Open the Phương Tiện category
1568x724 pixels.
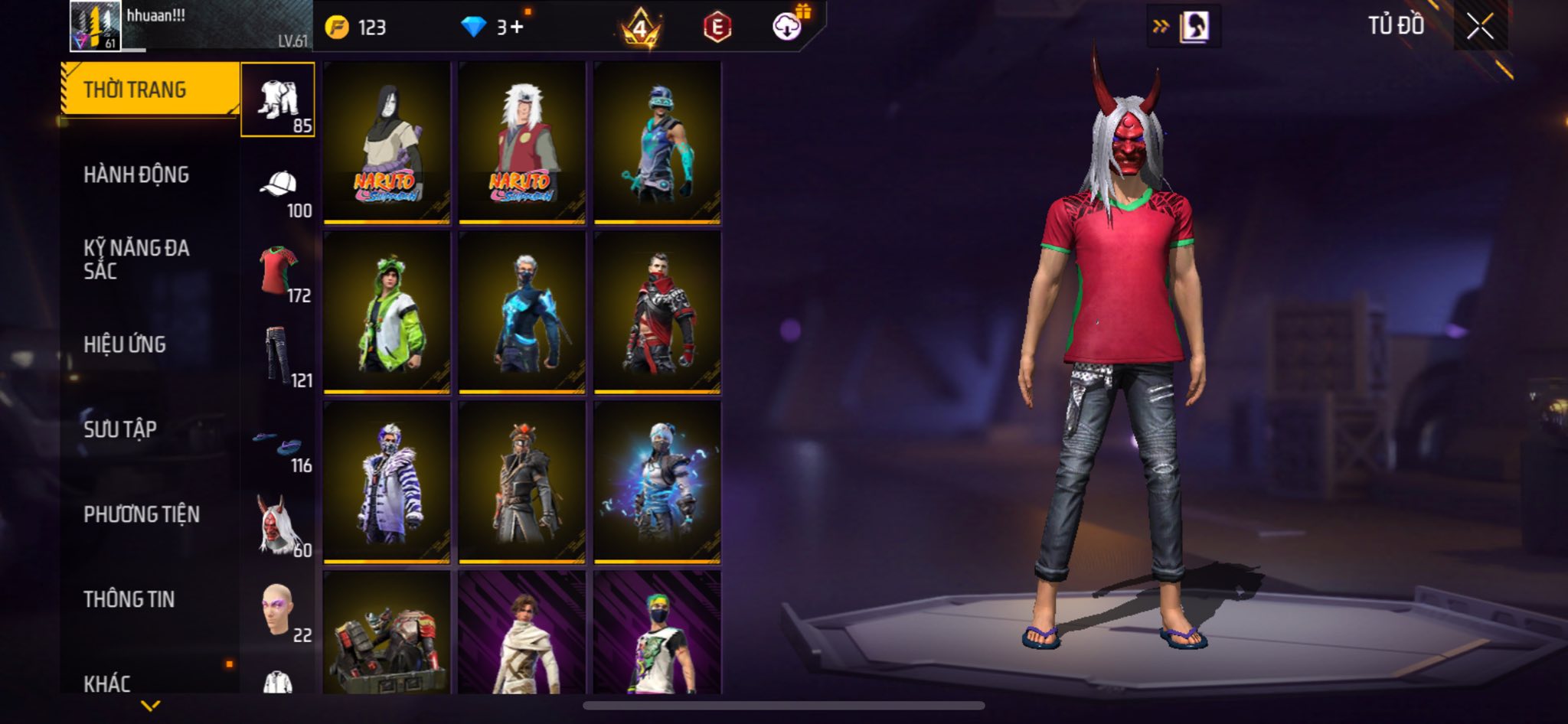(142, 514)
